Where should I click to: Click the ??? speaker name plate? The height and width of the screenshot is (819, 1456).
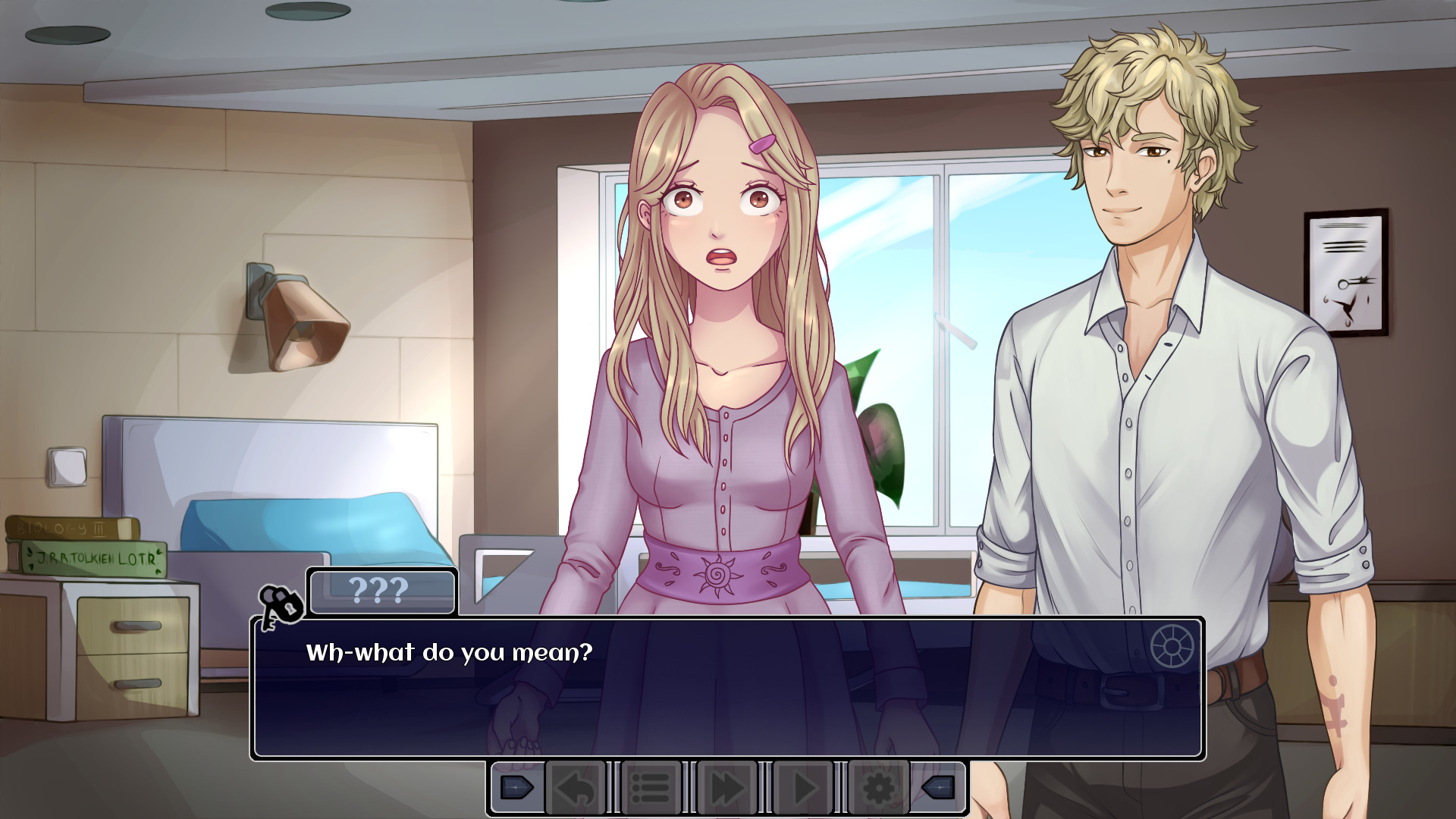tap(381, 592)
